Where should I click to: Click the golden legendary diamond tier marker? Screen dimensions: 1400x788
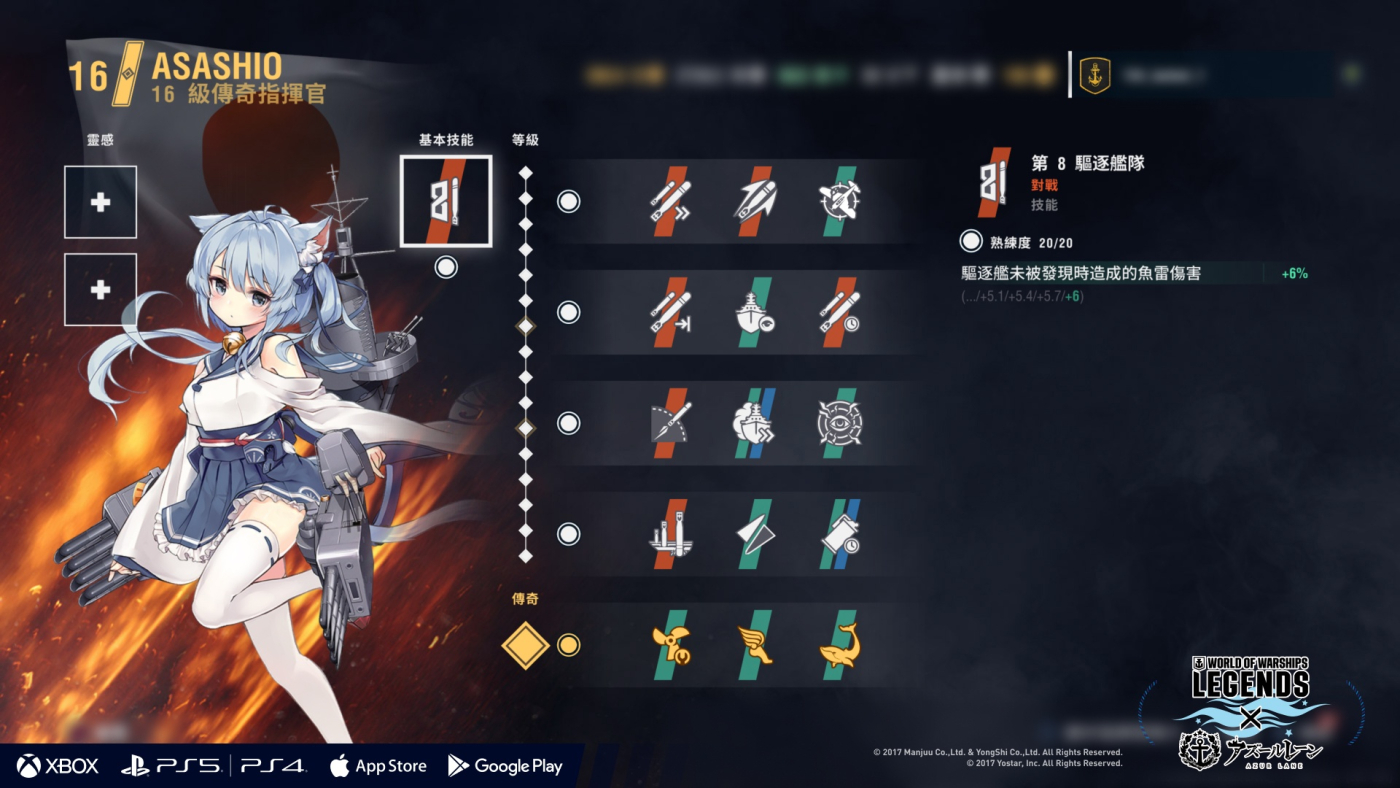click(x=526, y=645)
